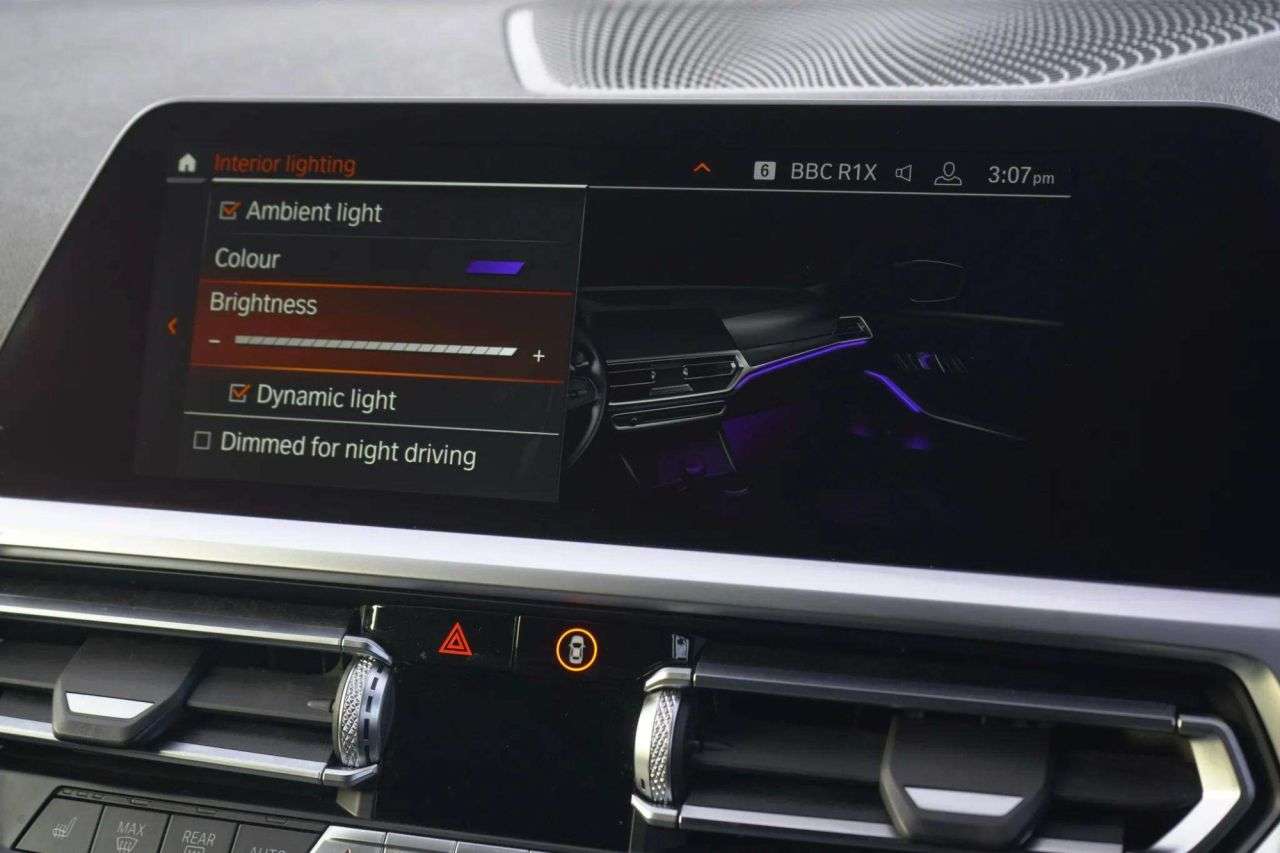Disable the Ambient light checkbox
Viewport: 1280px width, 853px height.
[x=230, y=211]
